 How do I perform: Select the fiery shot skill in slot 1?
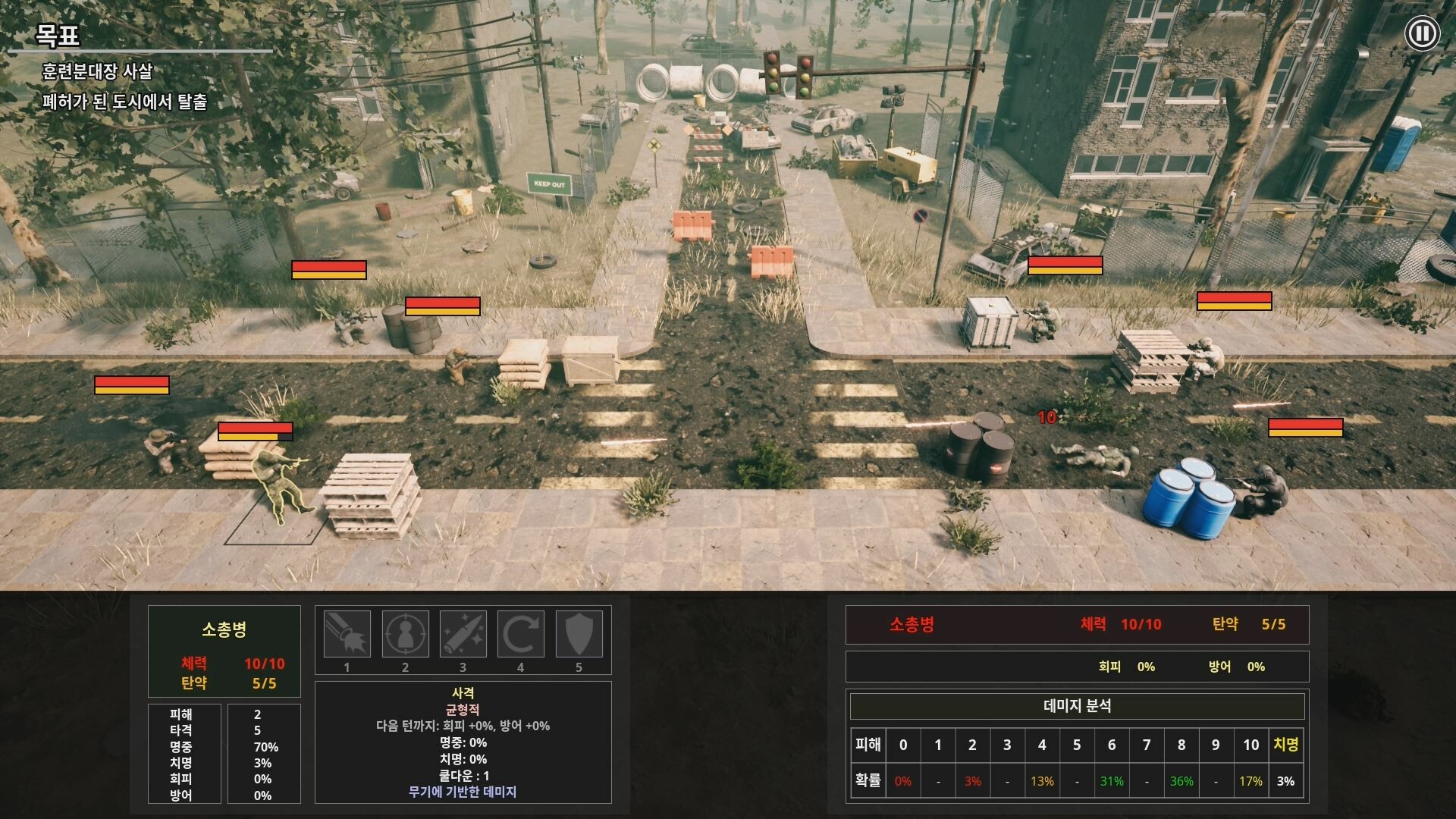(x=347, y=634)
